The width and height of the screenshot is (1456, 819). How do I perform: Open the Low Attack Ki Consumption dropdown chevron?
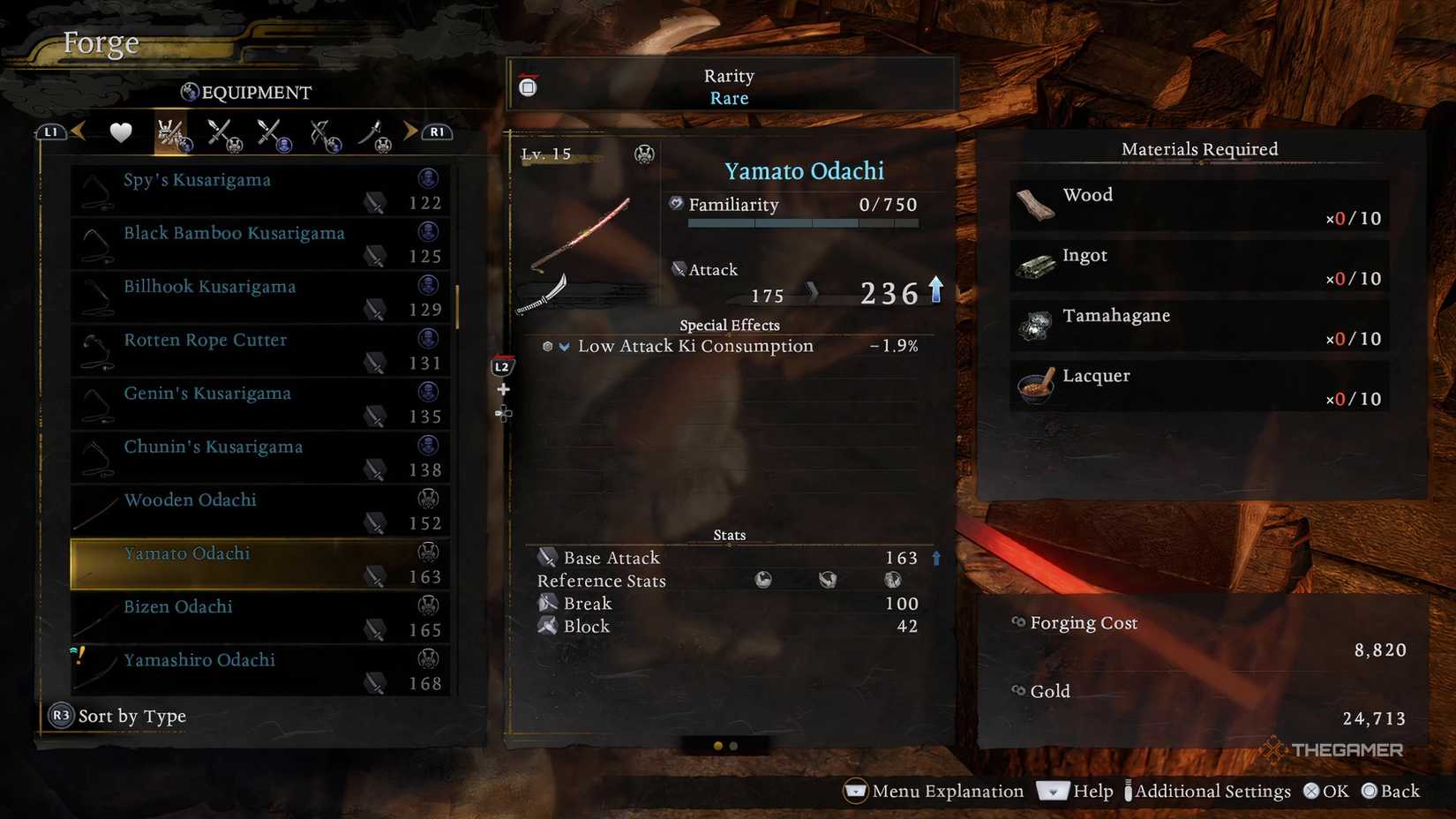pyautogui.click(x=565, y=346)
